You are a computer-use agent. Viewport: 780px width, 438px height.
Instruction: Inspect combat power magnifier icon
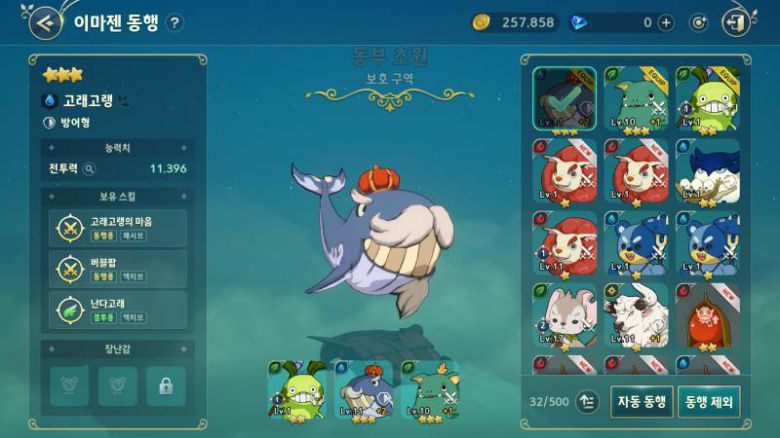coord(89,169)
